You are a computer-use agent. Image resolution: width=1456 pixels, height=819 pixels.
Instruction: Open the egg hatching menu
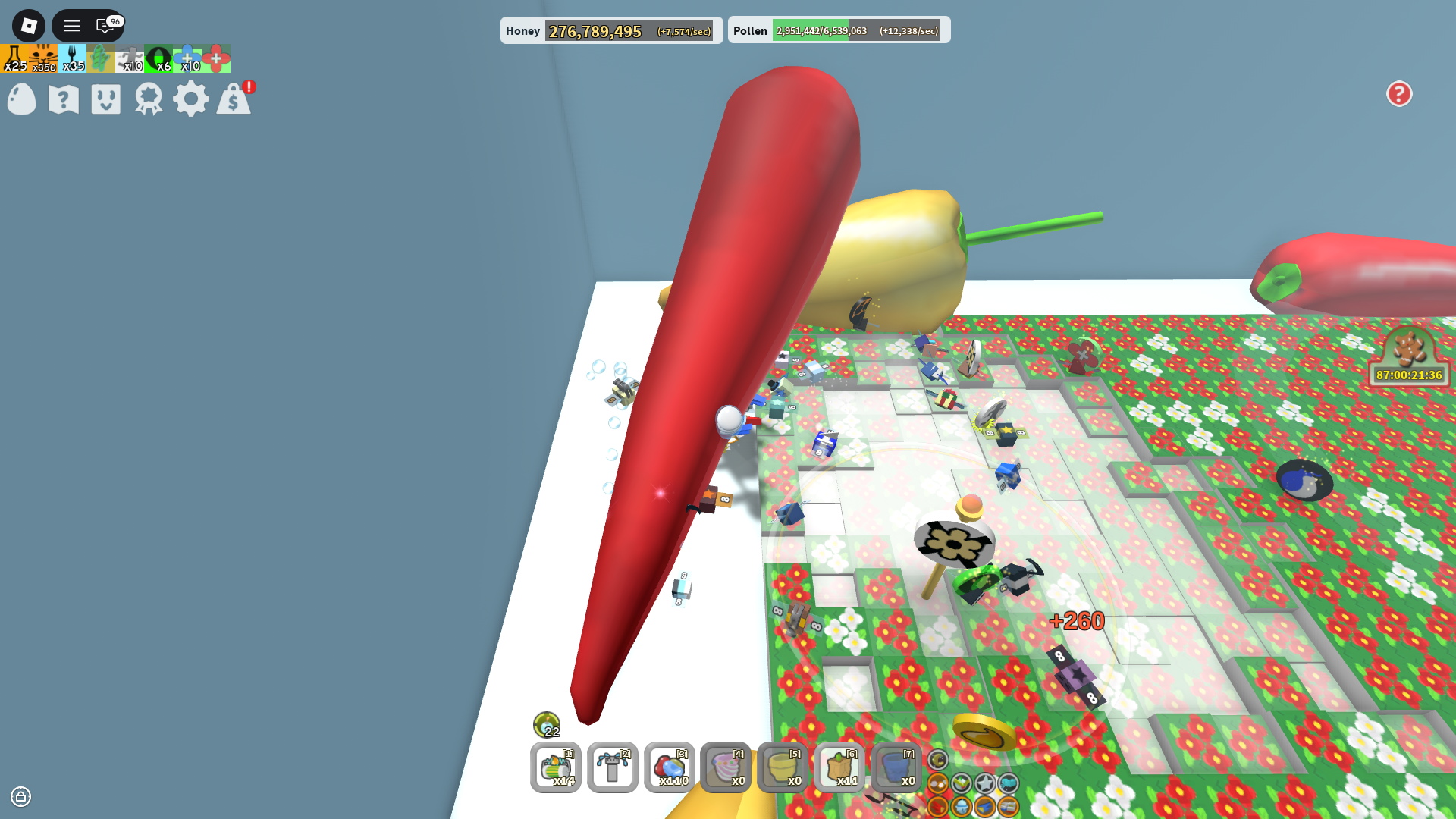point(20,99)
